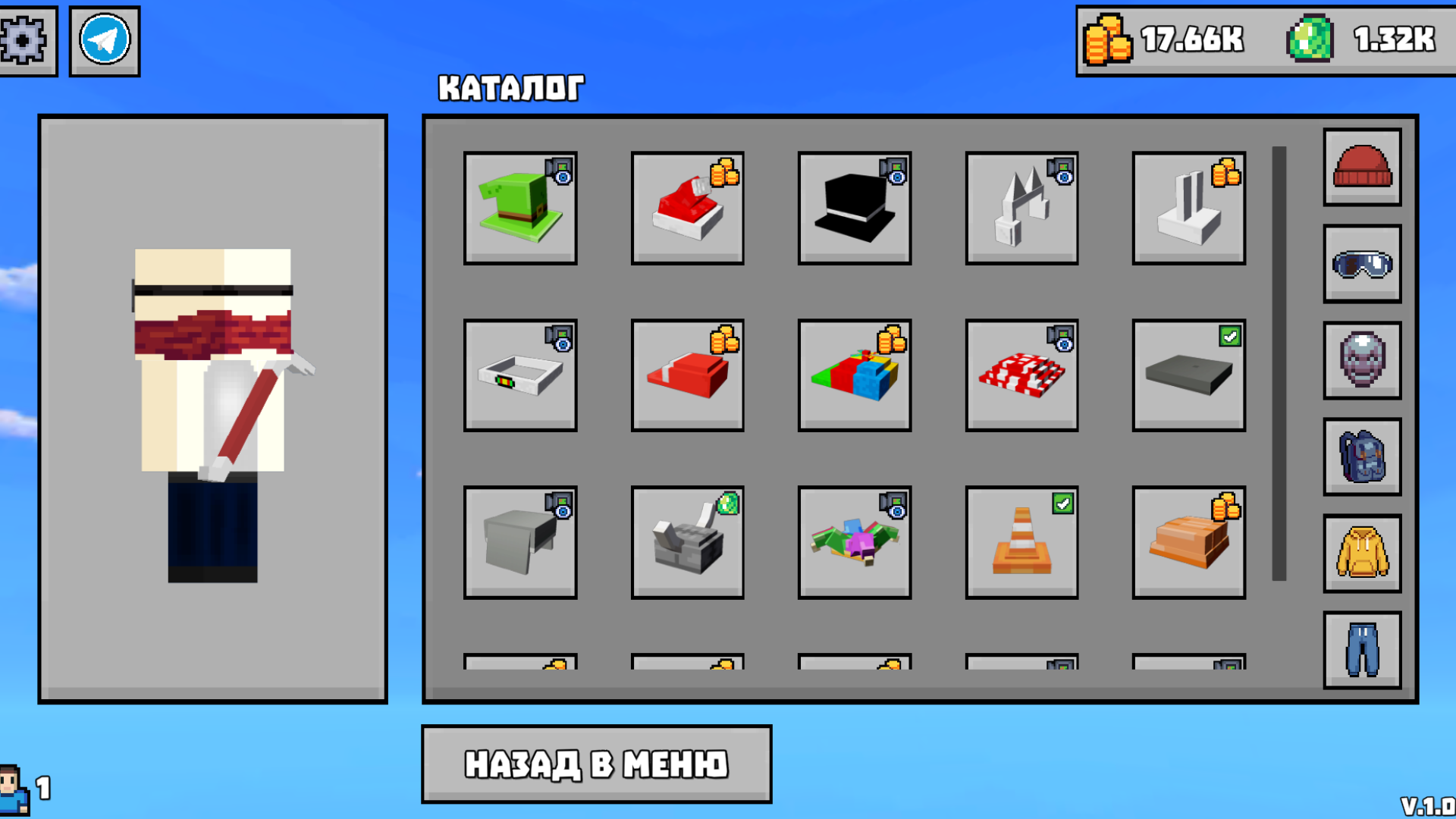The width and height of the screenshot is (1456, 819).
Task: Select the goggles category in the sidebar
Action: pos(1361,264)
